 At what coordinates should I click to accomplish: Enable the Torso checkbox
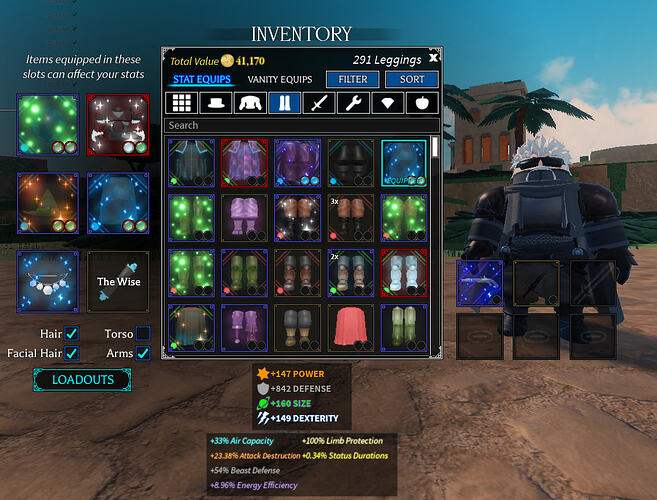pyautogui.click(x=143, y=333)
